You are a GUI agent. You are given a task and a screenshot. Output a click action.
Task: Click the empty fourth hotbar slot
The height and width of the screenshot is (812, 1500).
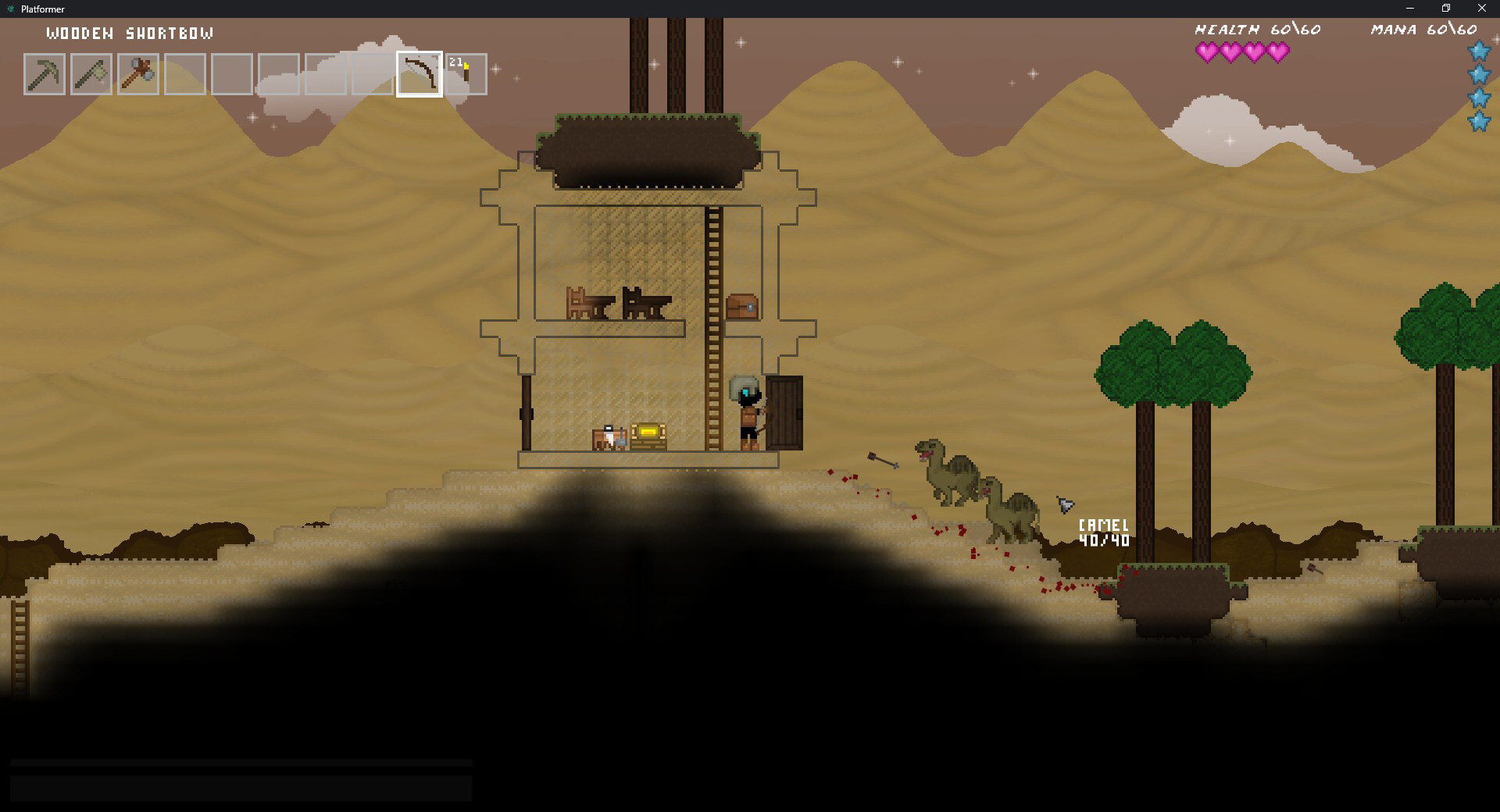(185, 73)
